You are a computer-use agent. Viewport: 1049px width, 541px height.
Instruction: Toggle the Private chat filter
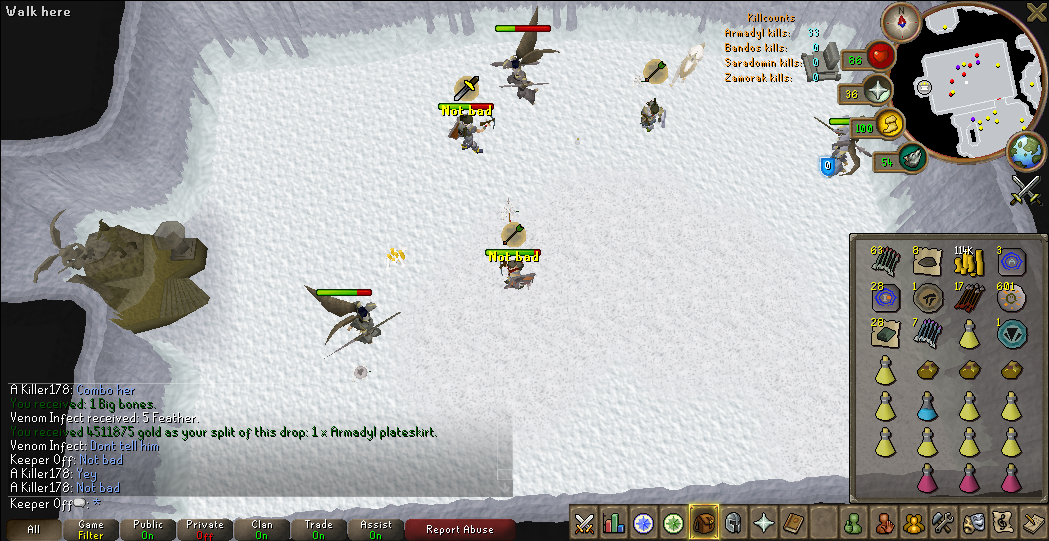[x=204, y=530]
